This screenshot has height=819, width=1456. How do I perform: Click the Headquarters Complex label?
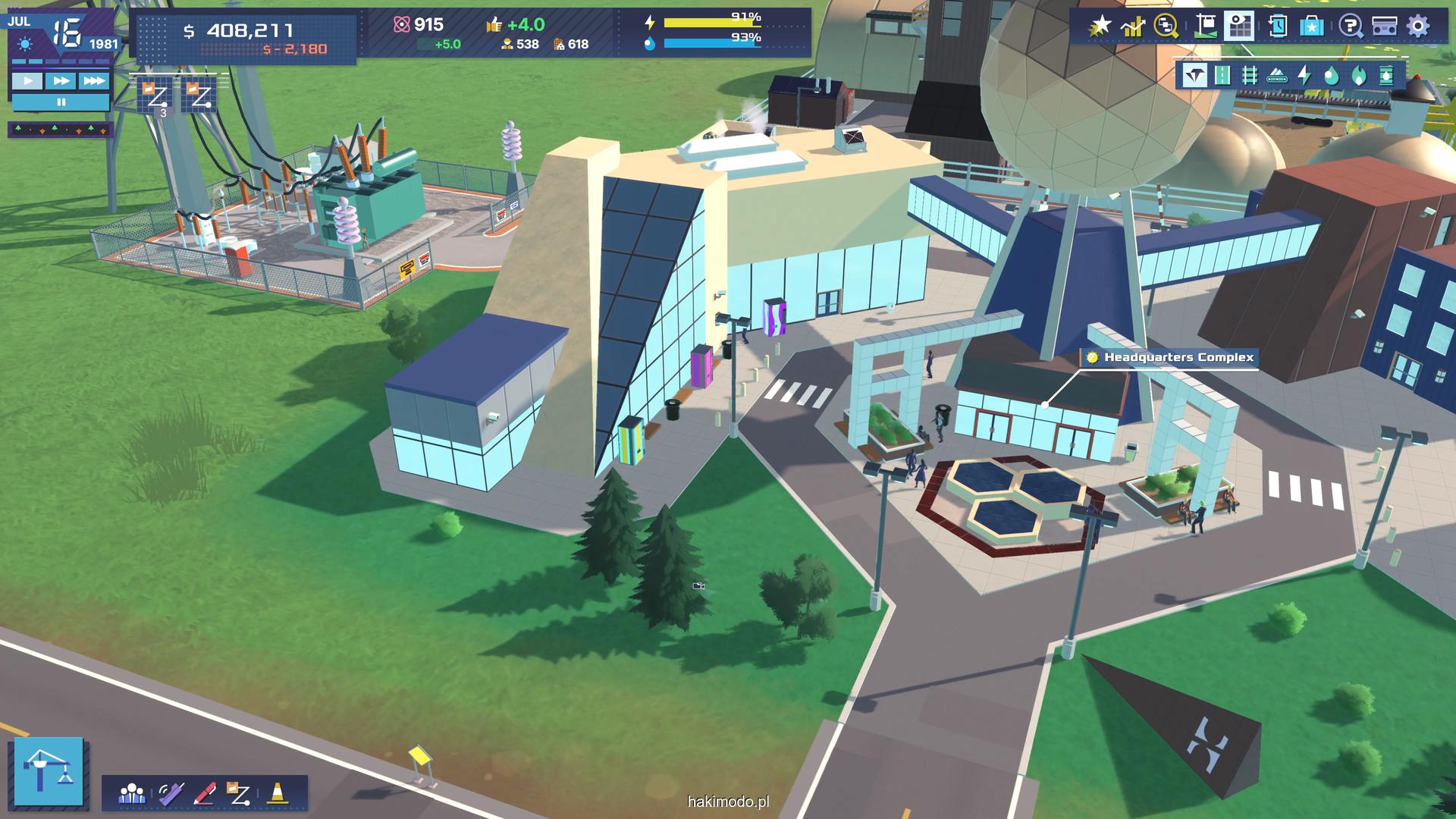tap(1178, 357)
